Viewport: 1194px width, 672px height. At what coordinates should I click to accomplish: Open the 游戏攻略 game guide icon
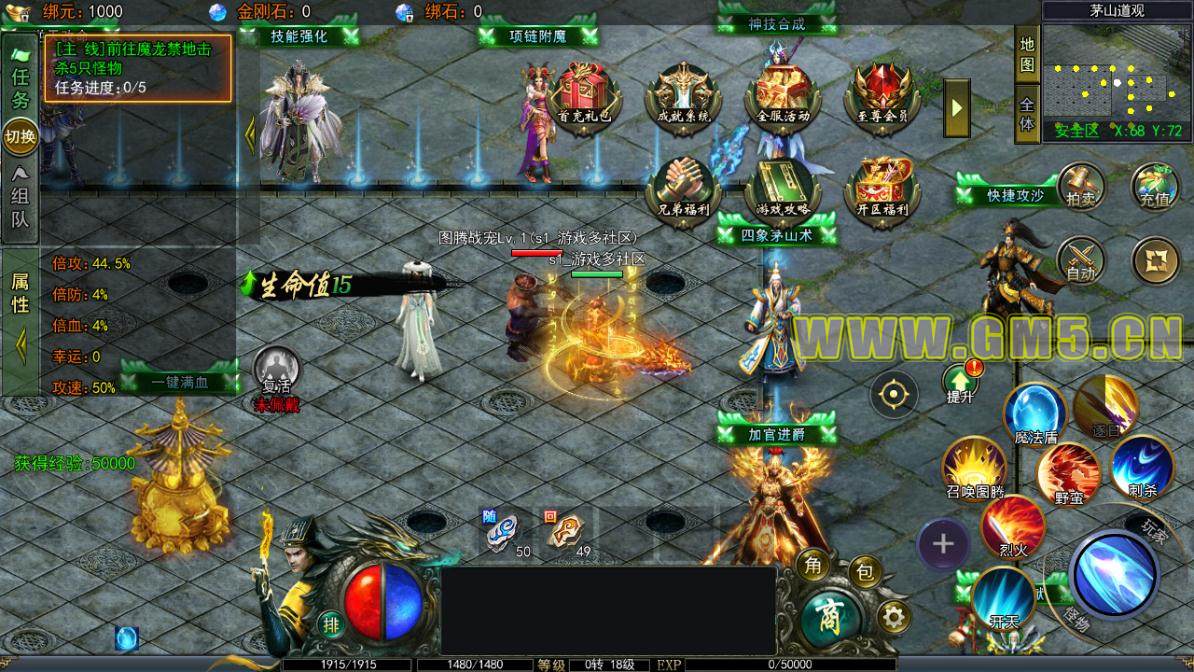coord(783,187)
